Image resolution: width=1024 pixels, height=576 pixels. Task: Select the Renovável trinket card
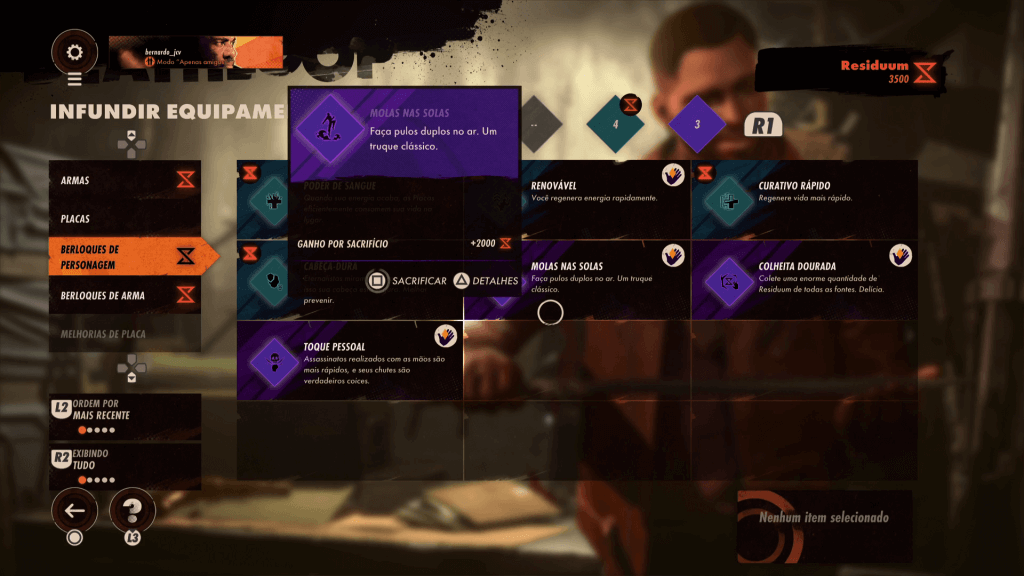605,198
